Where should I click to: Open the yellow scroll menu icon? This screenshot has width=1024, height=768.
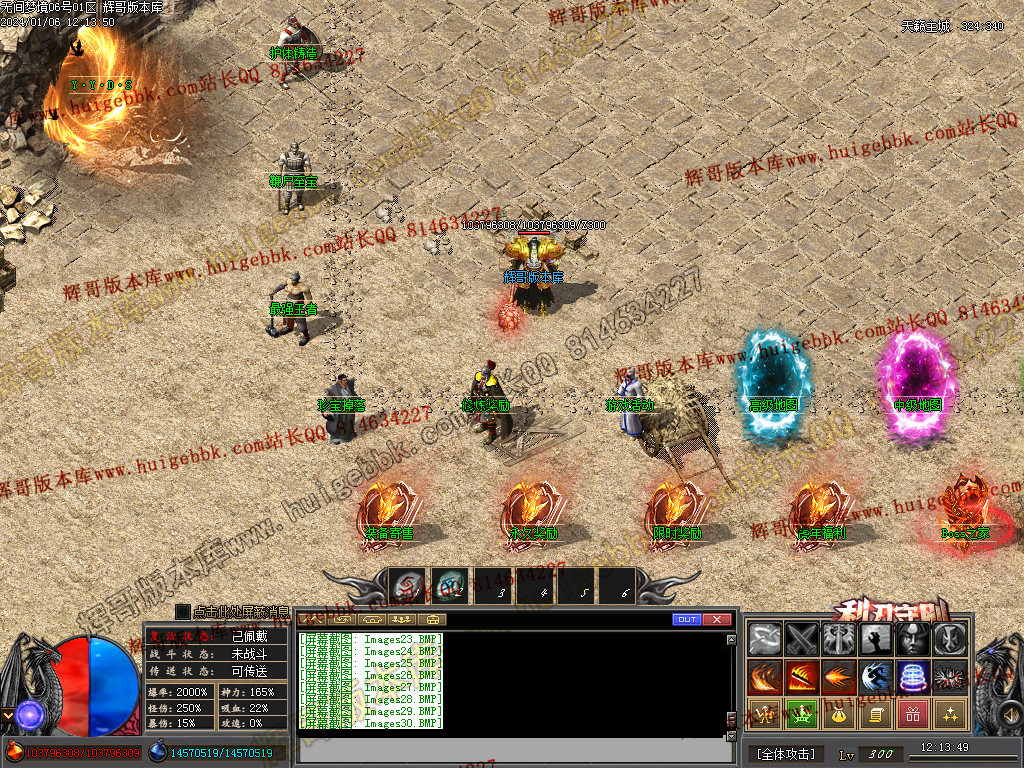coord(876,714)
